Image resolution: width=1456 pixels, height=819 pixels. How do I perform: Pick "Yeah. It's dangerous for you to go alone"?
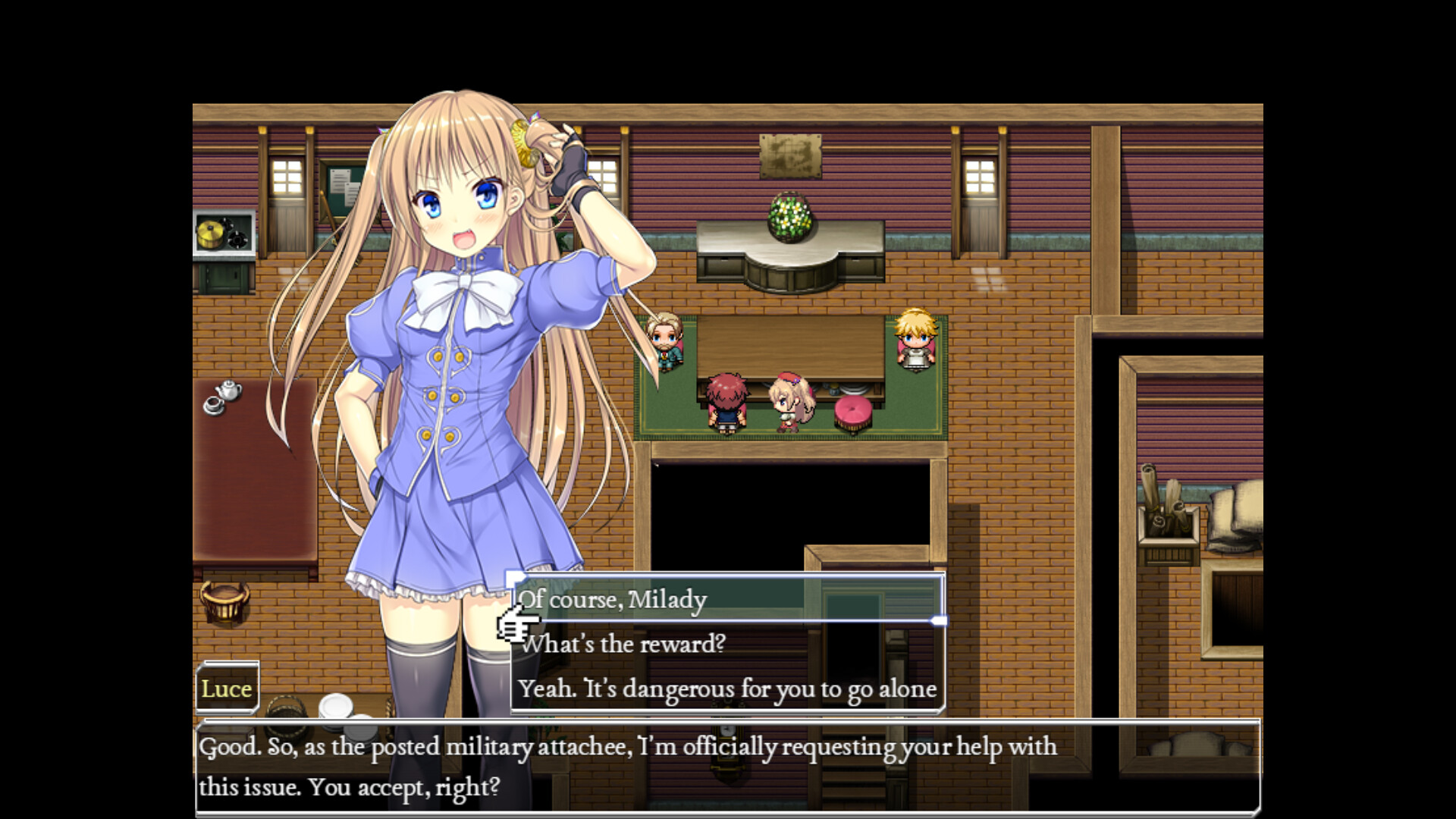tap(728, 689)
